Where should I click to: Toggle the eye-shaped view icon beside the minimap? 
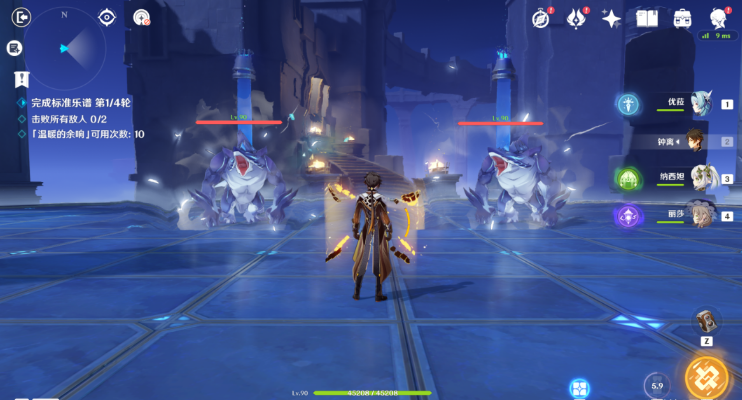click(x=107, y=17)
